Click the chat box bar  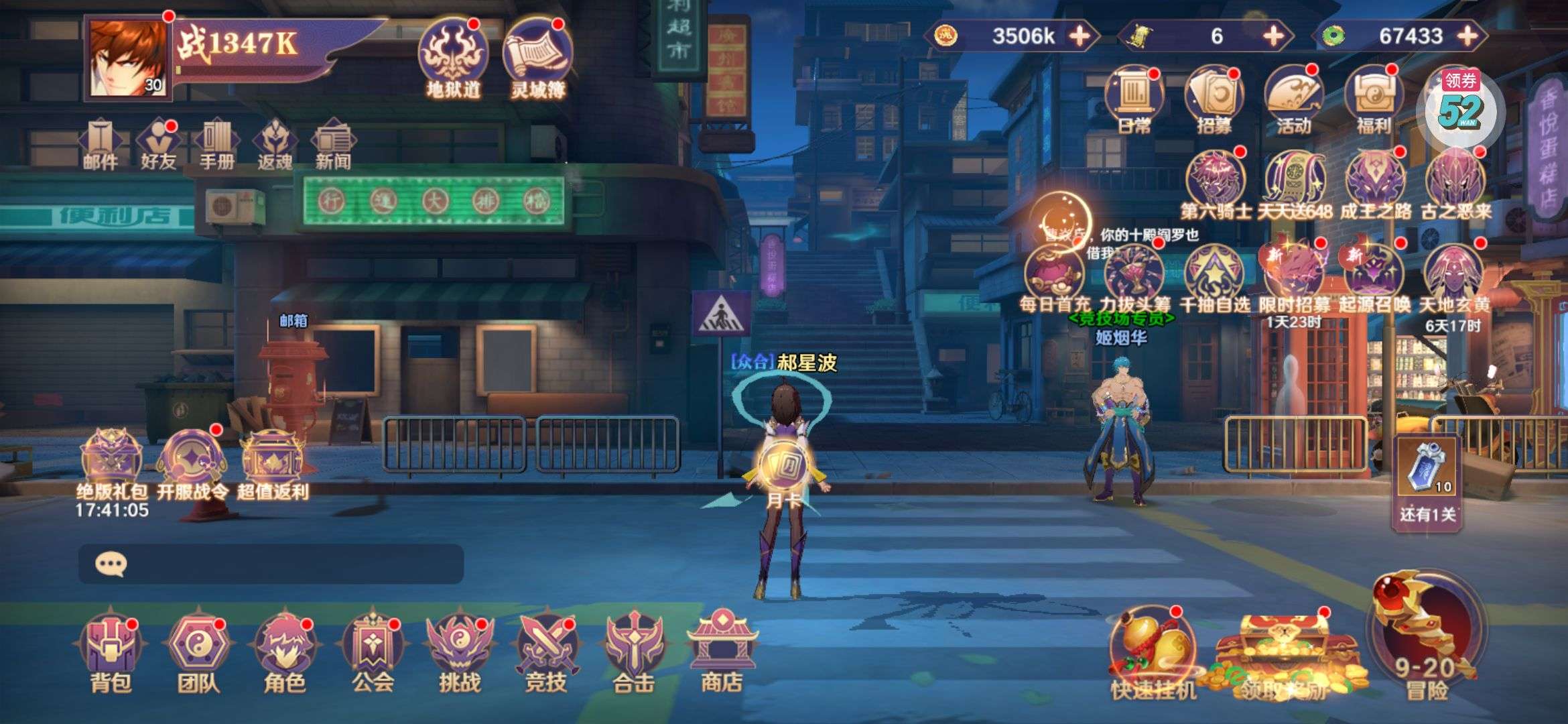[x=271, y=564]
